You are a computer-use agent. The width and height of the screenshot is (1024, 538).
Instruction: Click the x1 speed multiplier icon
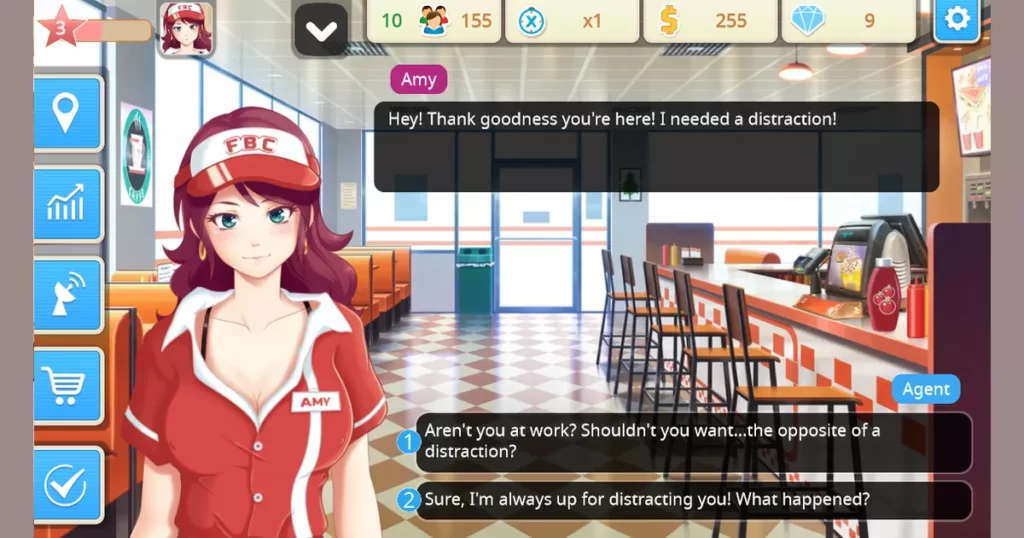coord(532,21)
